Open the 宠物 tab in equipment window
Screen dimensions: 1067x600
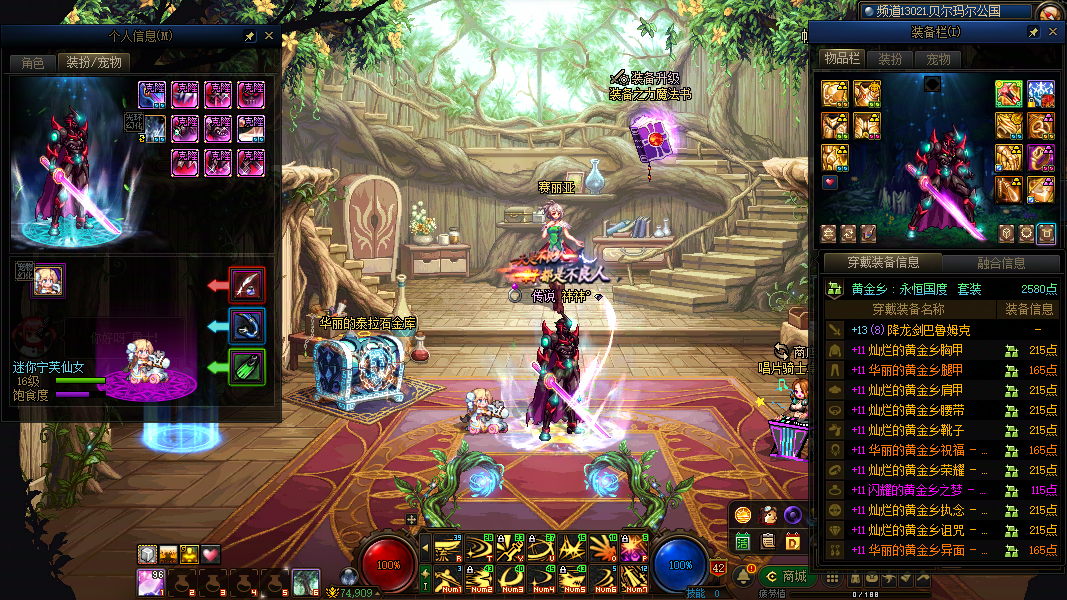coord(938,59)
